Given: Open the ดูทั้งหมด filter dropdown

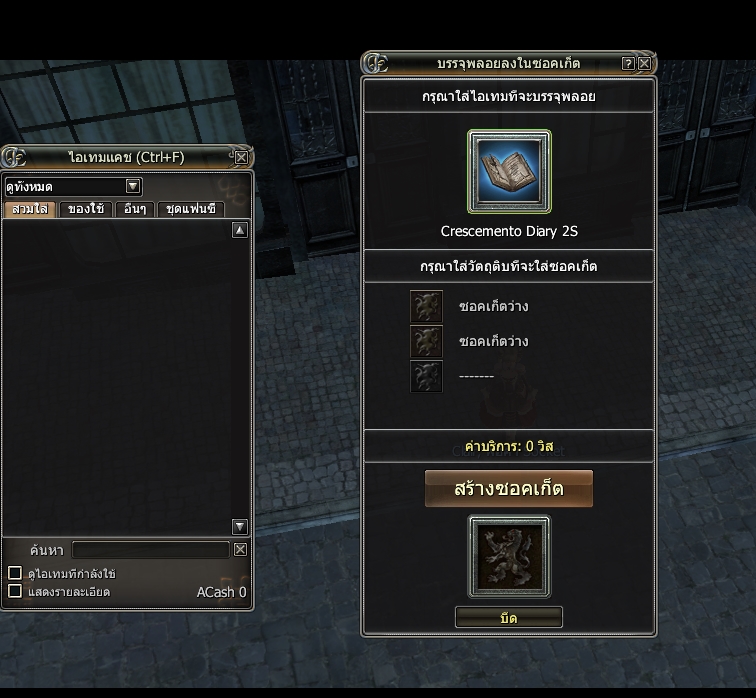Looking at the screenshot, I should [x=133, y=186].
